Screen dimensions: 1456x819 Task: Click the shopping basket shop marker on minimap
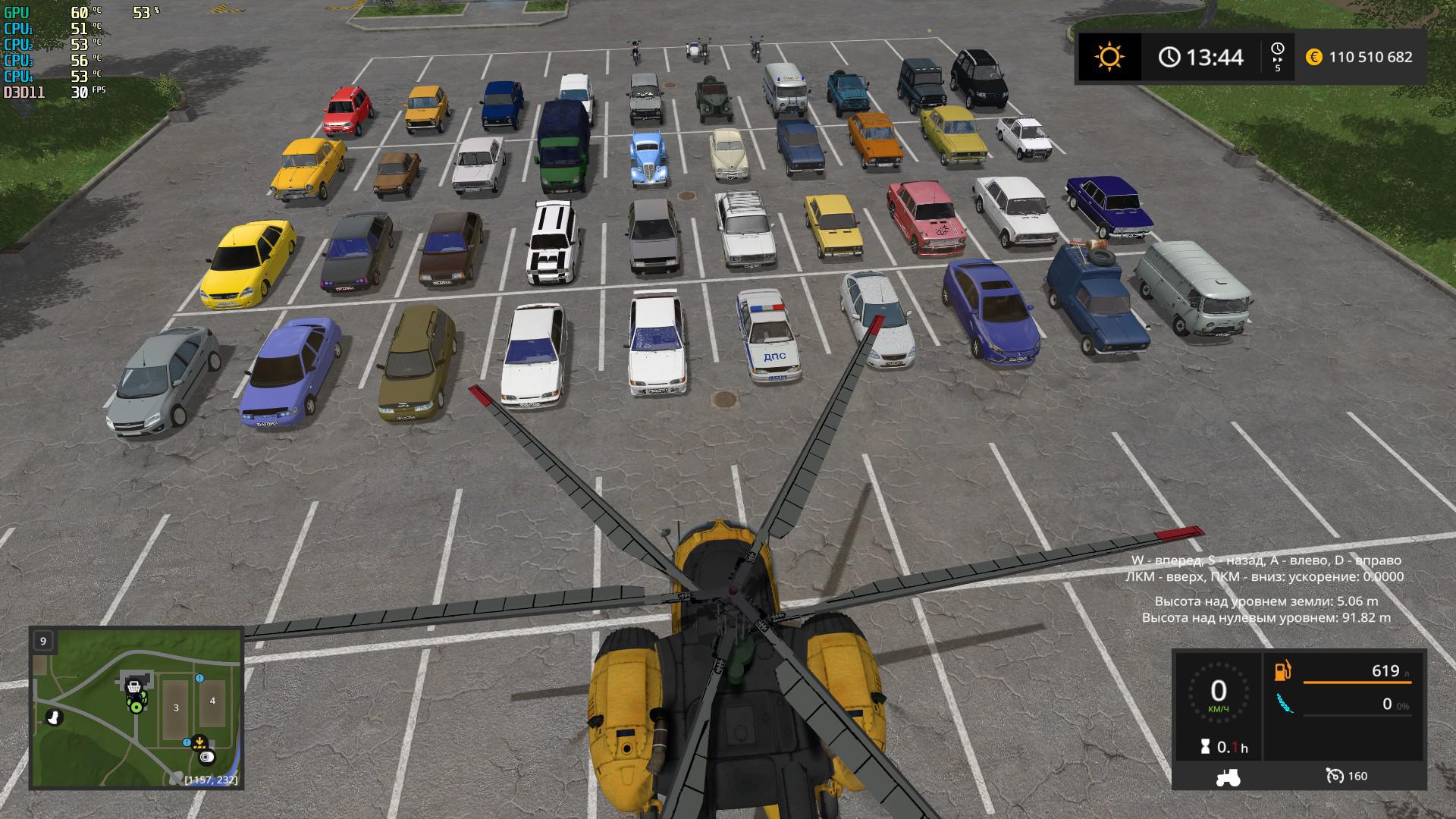(133, 689)
